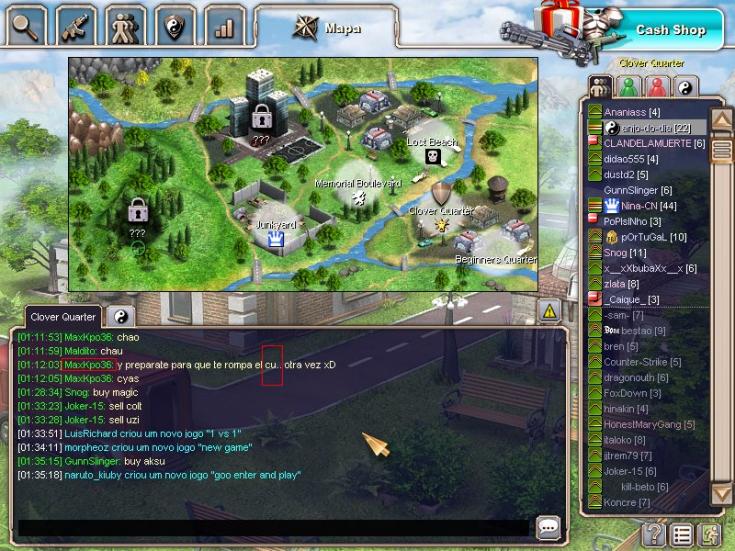Screen dimensions: 735x551
Task: Click the speech bubble send button
Action: [x=548, y=527]
